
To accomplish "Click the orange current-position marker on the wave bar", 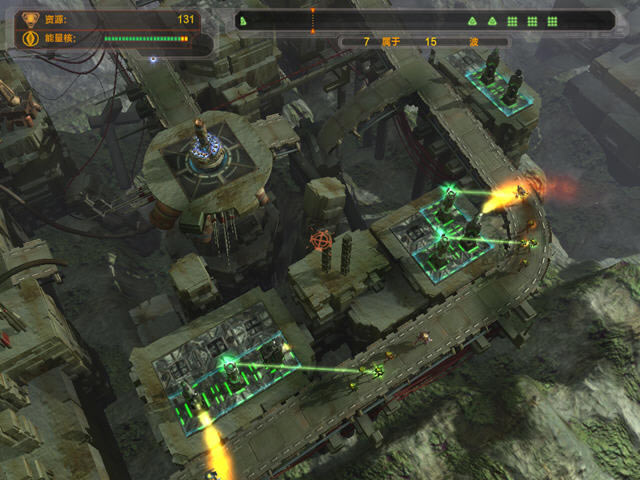I will (312, 19).
